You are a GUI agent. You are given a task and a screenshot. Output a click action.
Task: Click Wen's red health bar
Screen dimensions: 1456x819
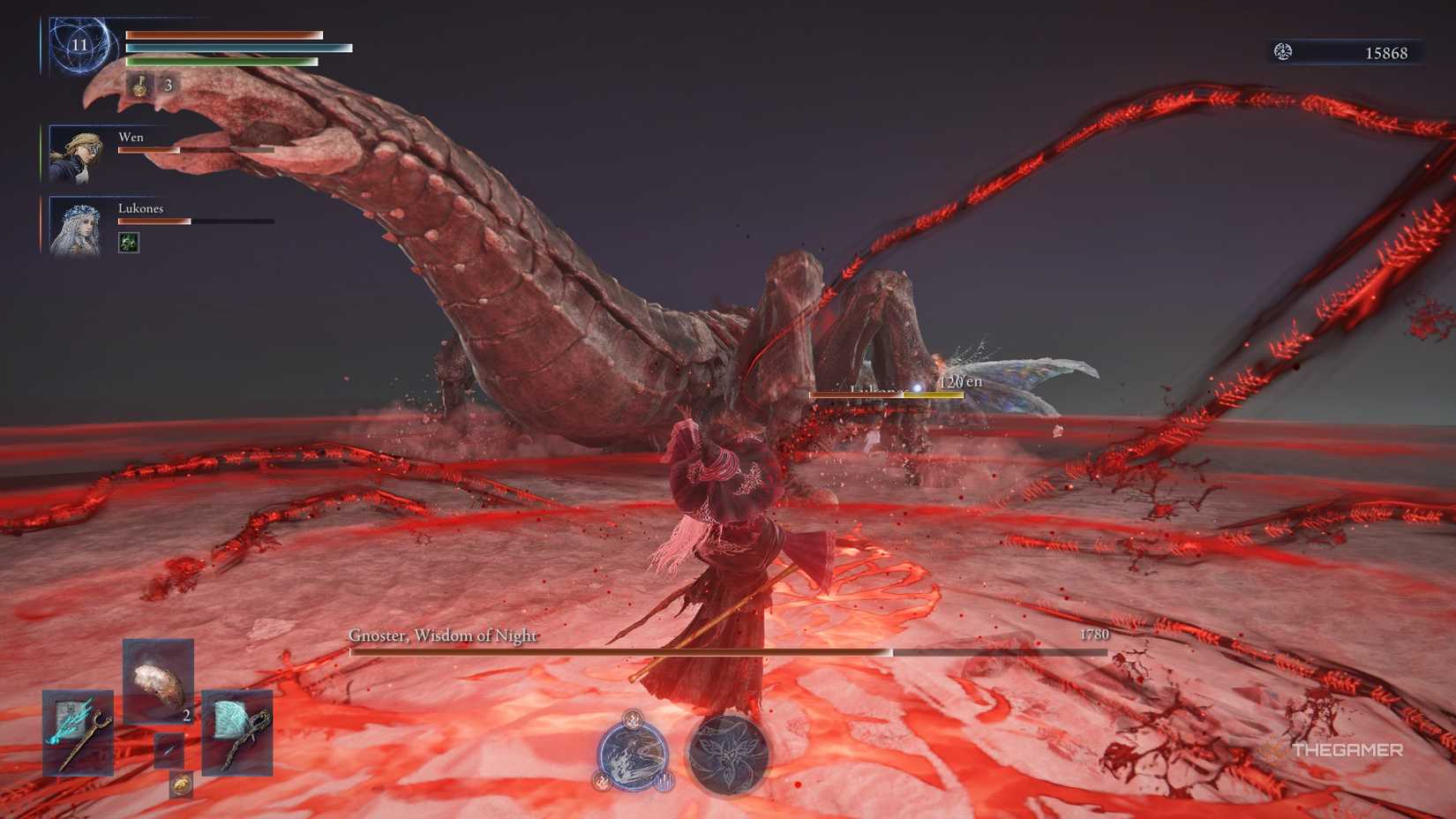pyautogui.click(x=150, y=150)
